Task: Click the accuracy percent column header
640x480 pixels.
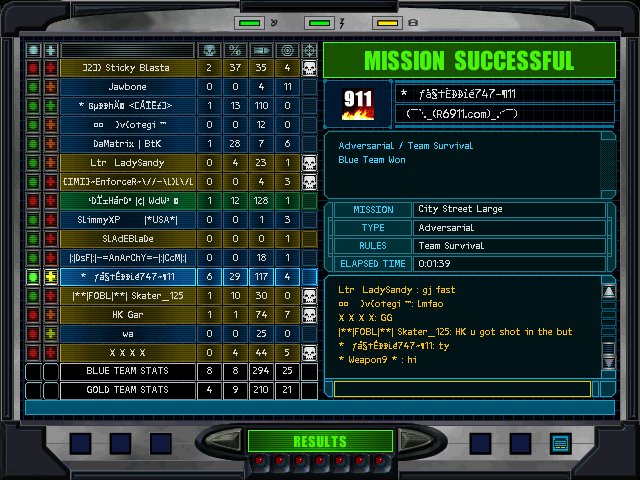Action: pos(235,49)
